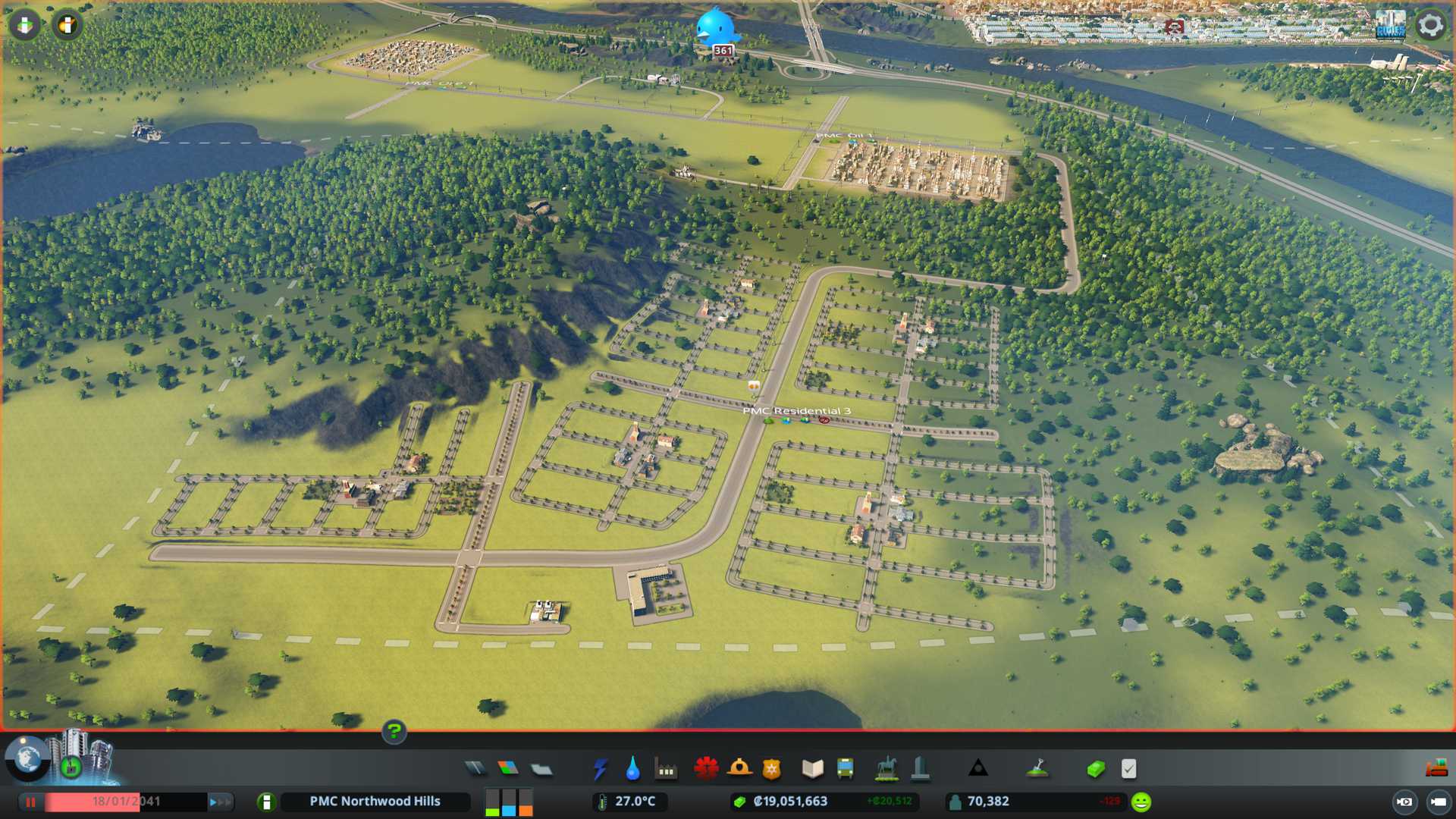The image size is (1456, 819).
Task: Open the Parks and Plazas statue menu
Action: pyautogui.click(x=886, y=769)
